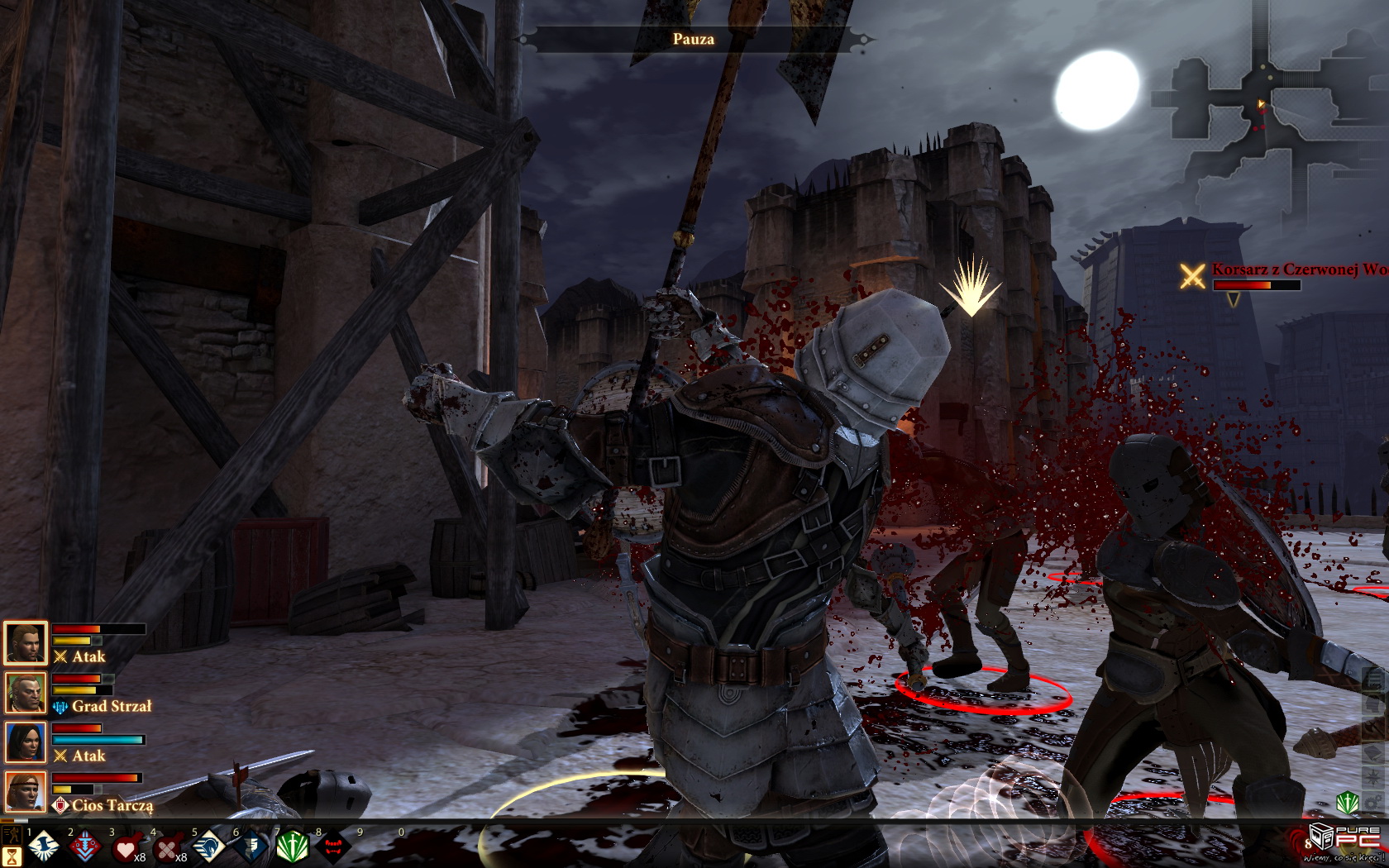Screen dimensions: 1389x868
Task: Activate the whirlwind tornado ability
Action: click(x=250, y=848)
